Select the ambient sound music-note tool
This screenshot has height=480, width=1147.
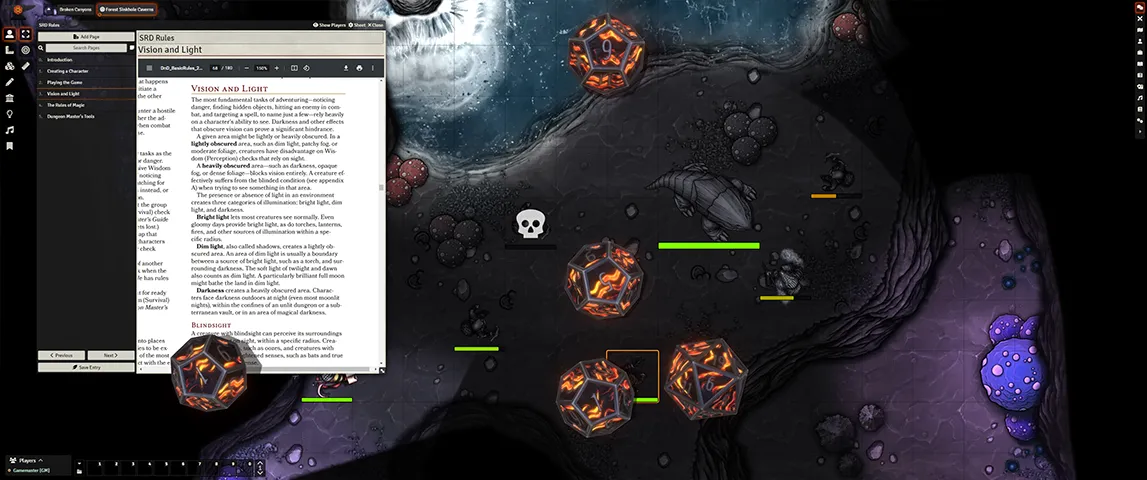(x=9, y=130)
